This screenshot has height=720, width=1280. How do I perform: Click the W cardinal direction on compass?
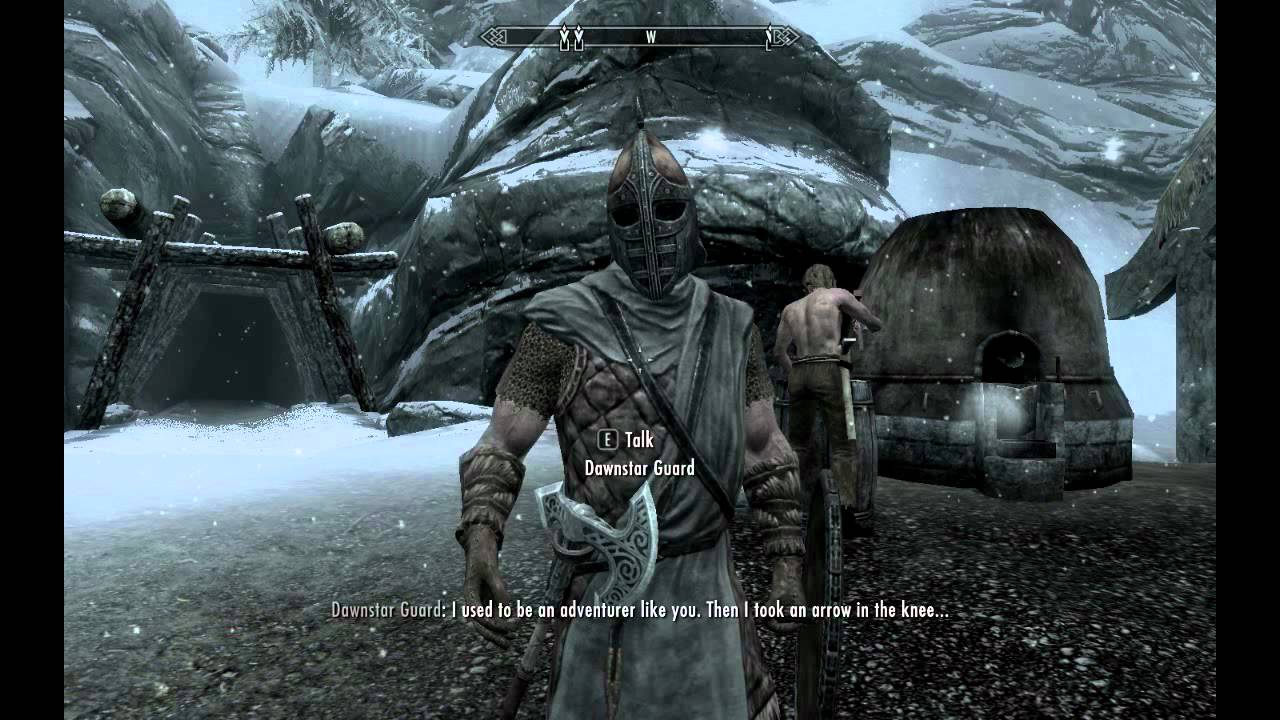tap(651, 35)
